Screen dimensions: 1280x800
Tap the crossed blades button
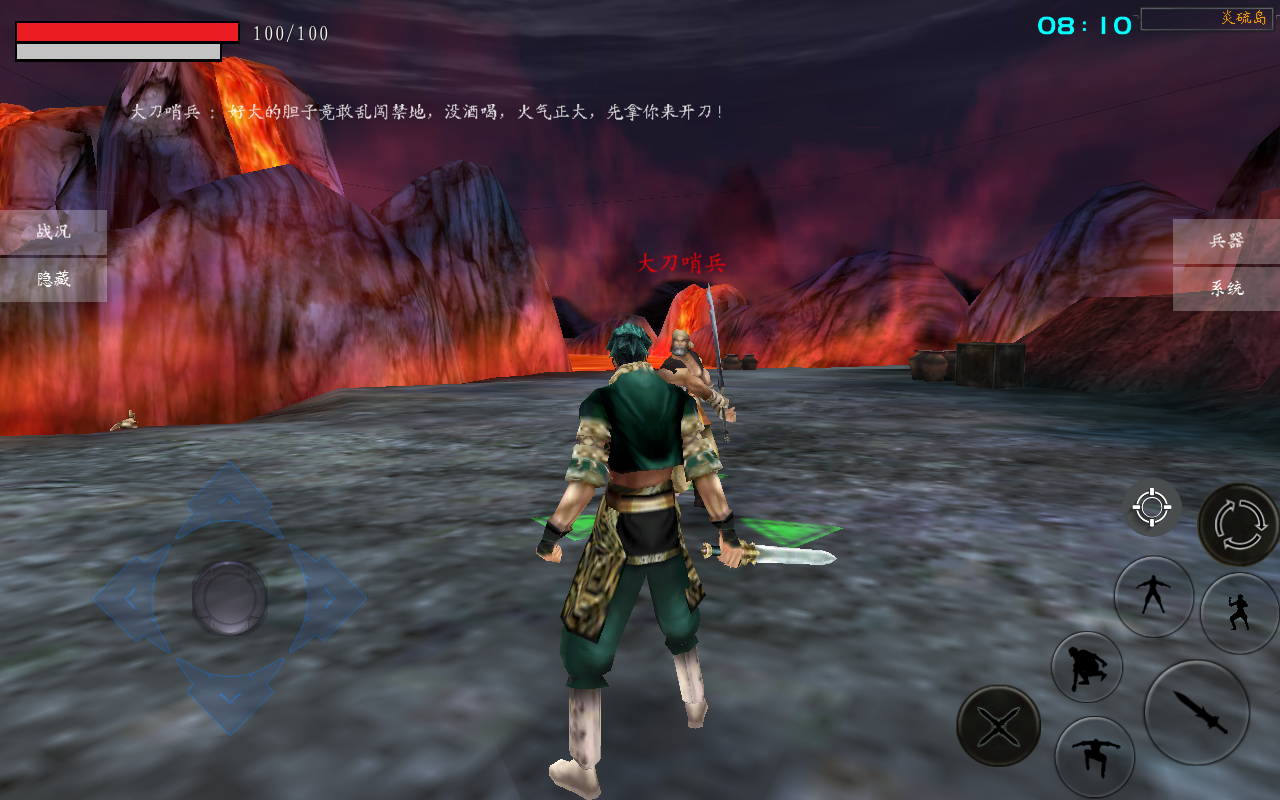[x=998, y=725]
